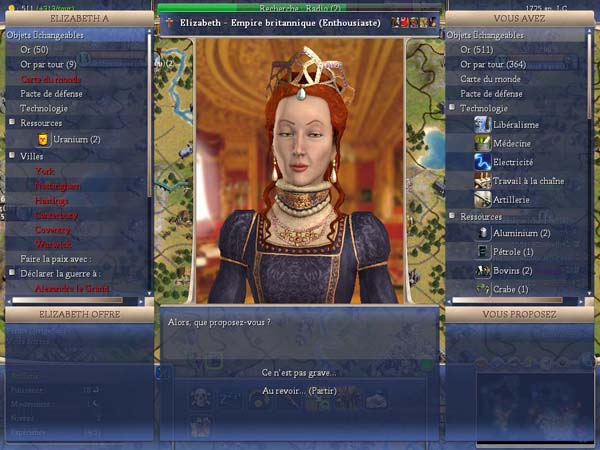Select the city York in Elizabeth's list
Screen dimensions: 600x450
(x=46, y=171)
